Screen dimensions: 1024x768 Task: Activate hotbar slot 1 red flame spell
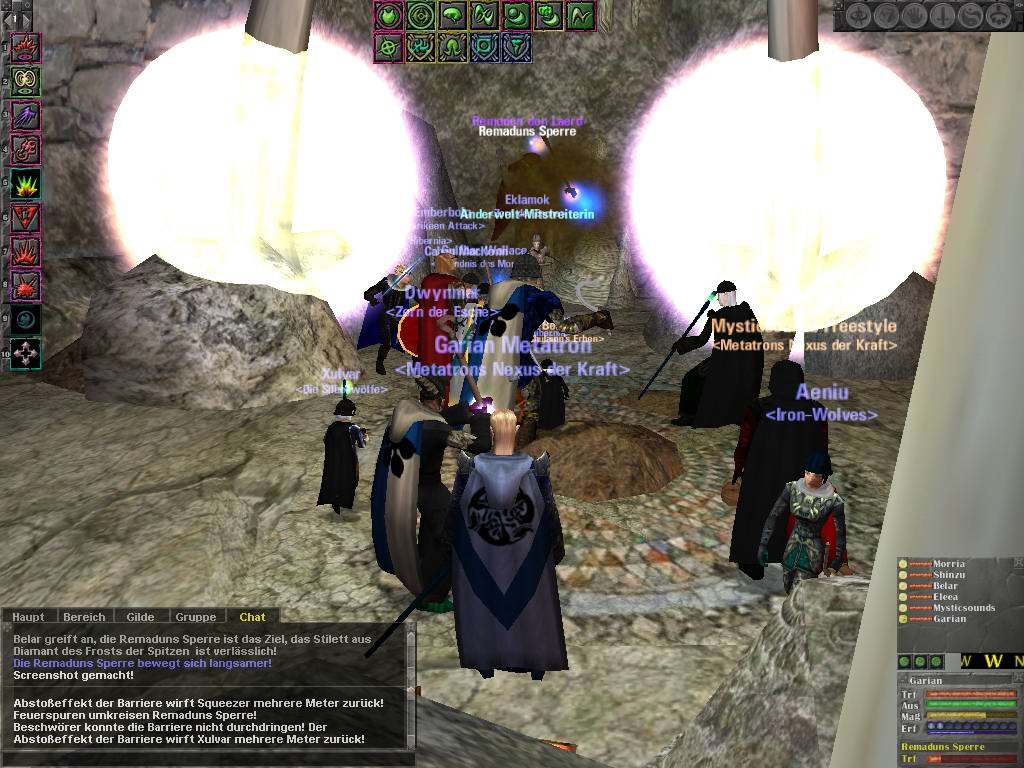click(x=25, y=47)
